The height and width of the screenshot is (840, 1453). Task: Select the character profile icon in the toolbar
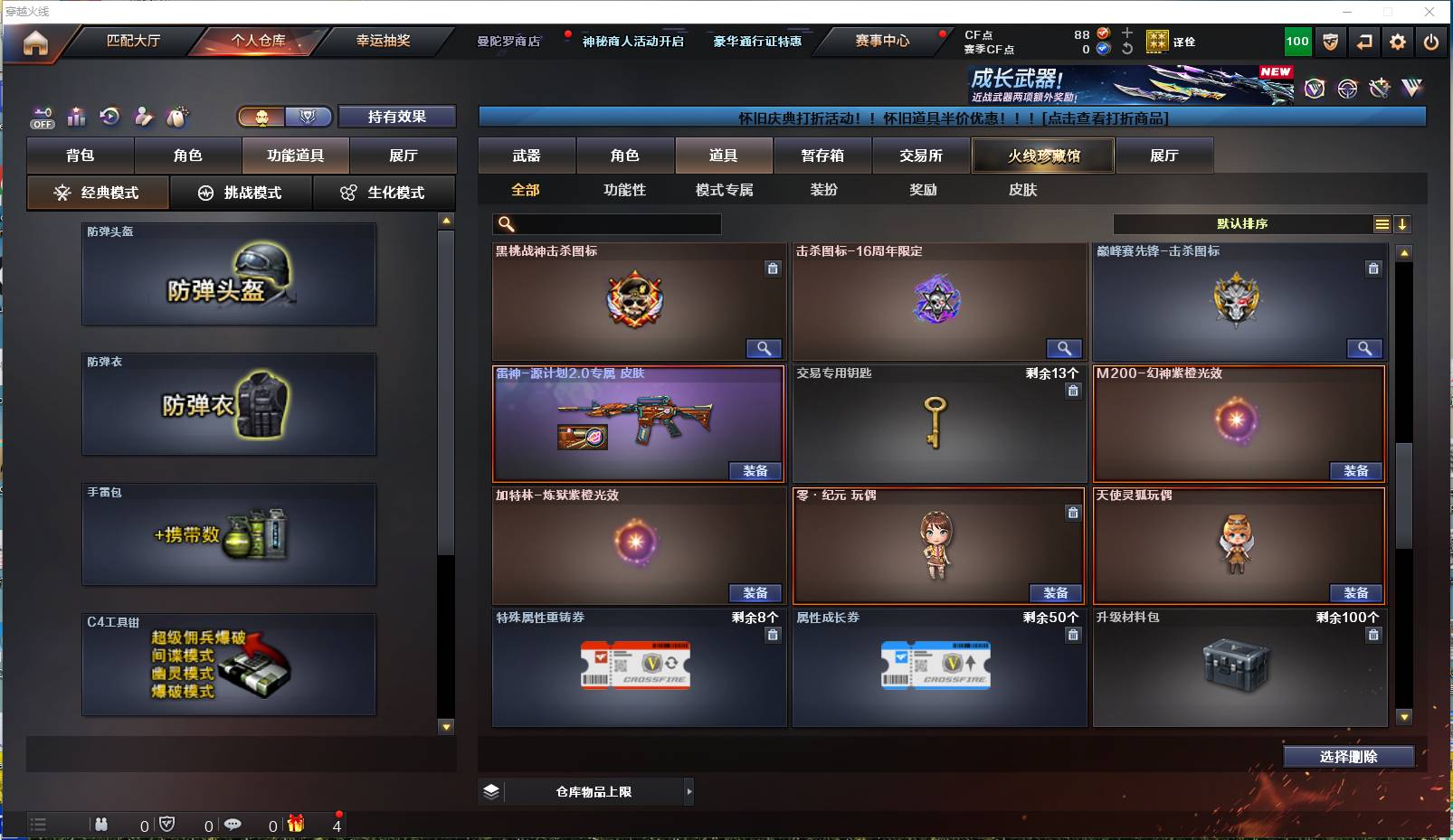pyautogui.click(x=143, y=117)
